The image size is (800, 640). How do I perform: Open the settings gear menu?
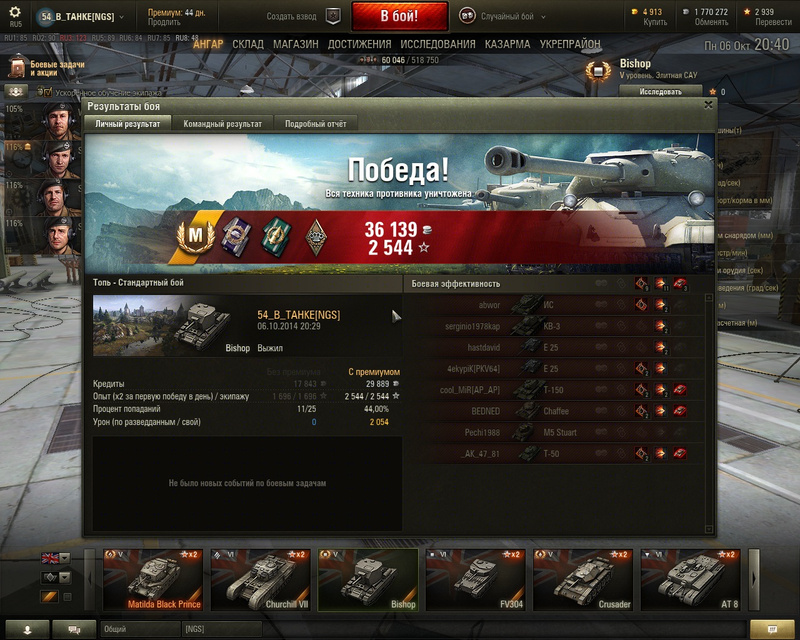[x=15, y=12]
